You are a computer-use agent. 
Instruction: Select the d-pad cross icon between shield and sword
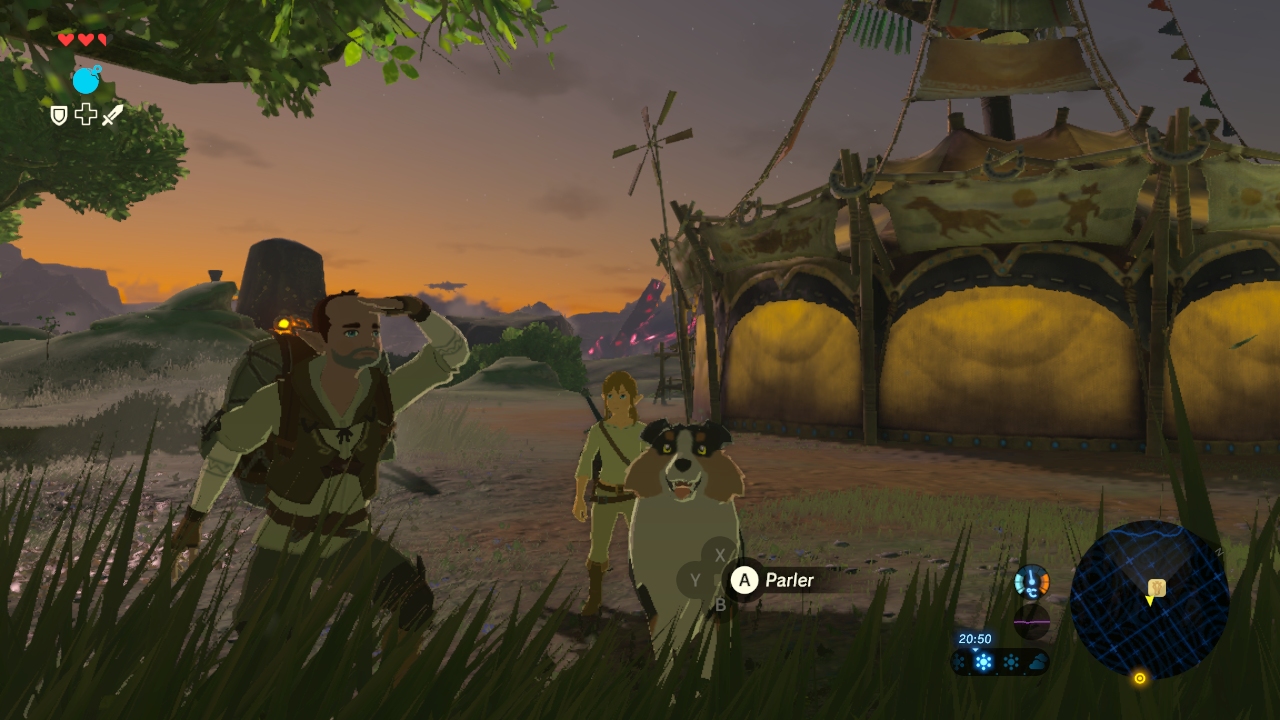[86, 115]
